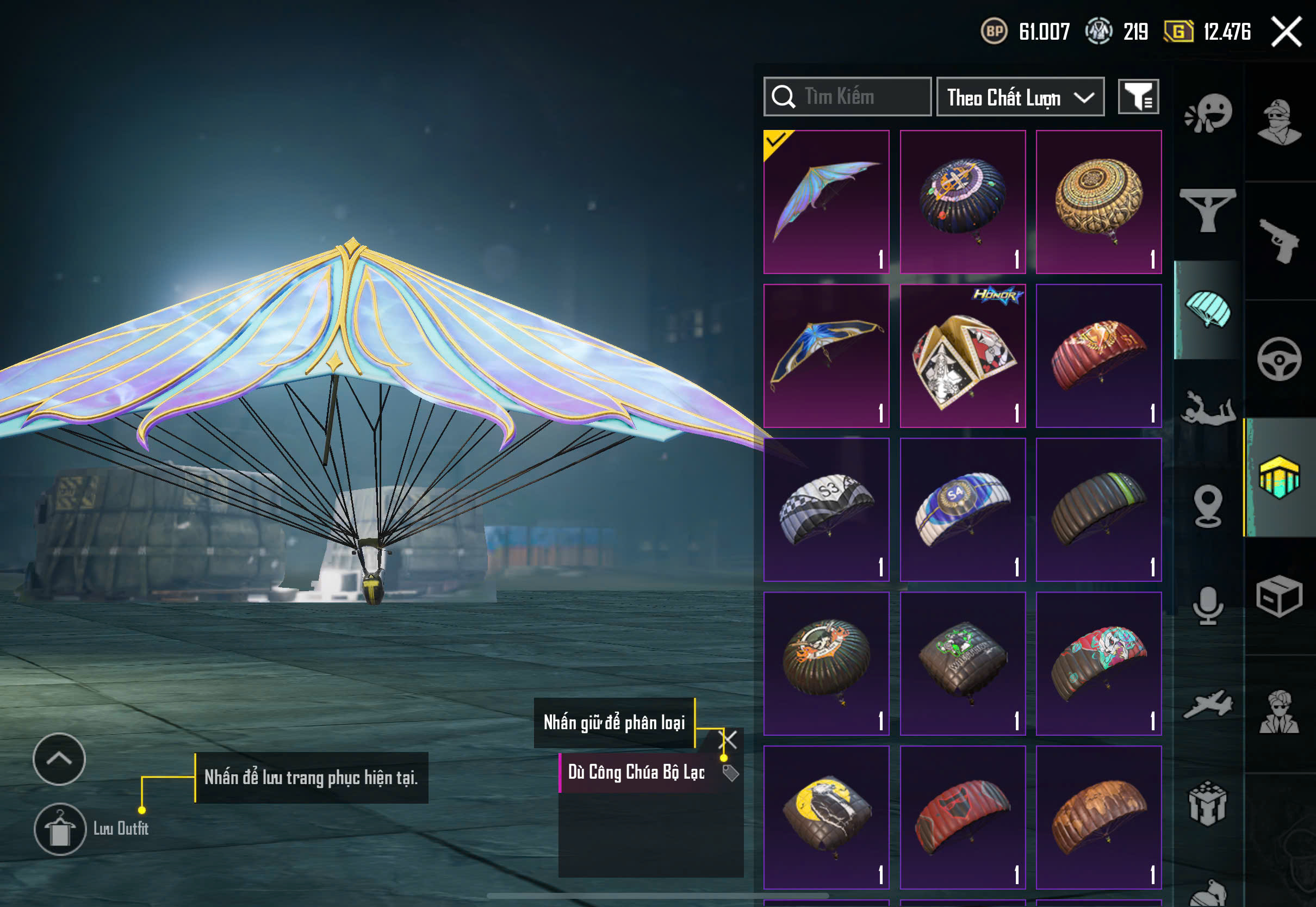1316x907 pixels.
Task: Open the Theo Chất Lượng sort dropdown
Action: [x=1020, y=97]
